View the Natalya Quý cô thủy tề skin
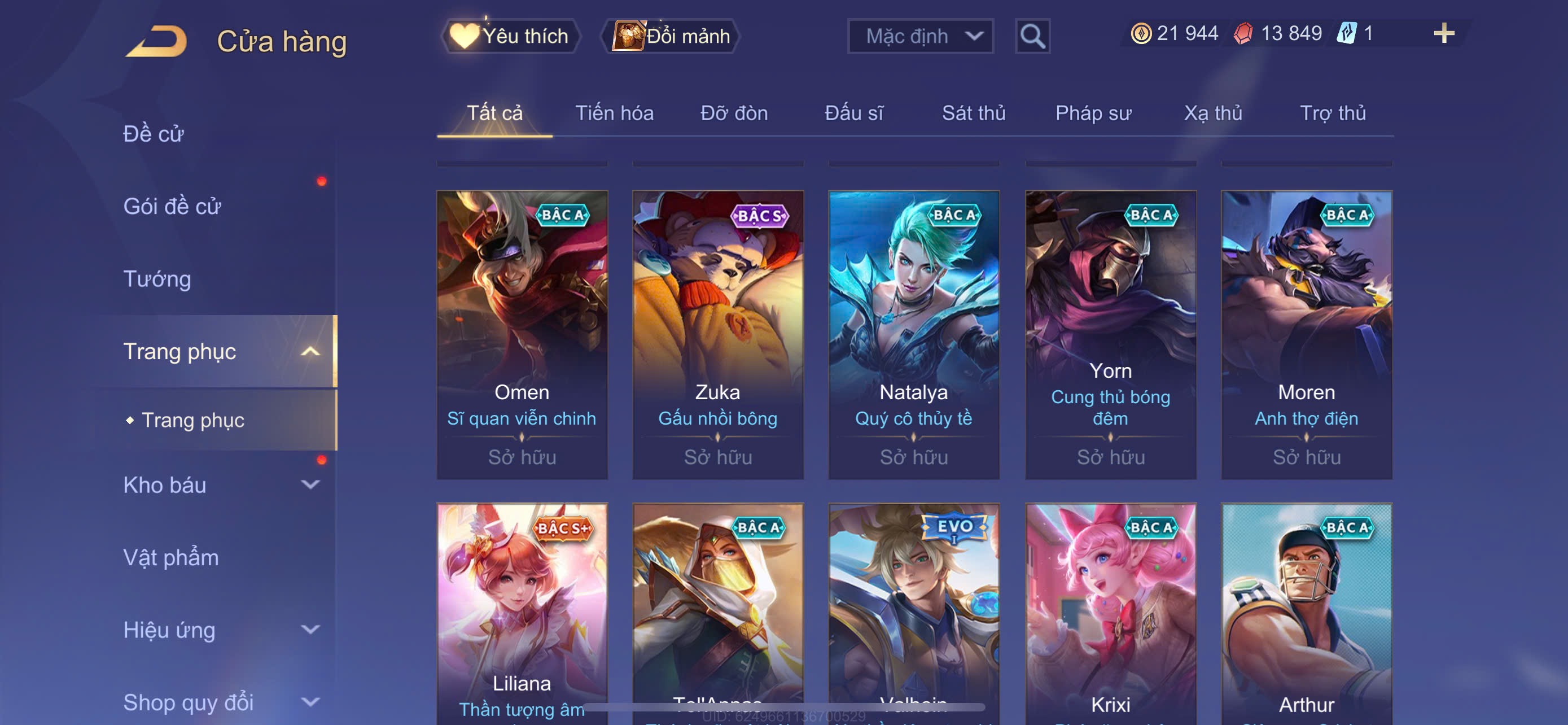1568x725 pixels. click(x=914, y=334)
